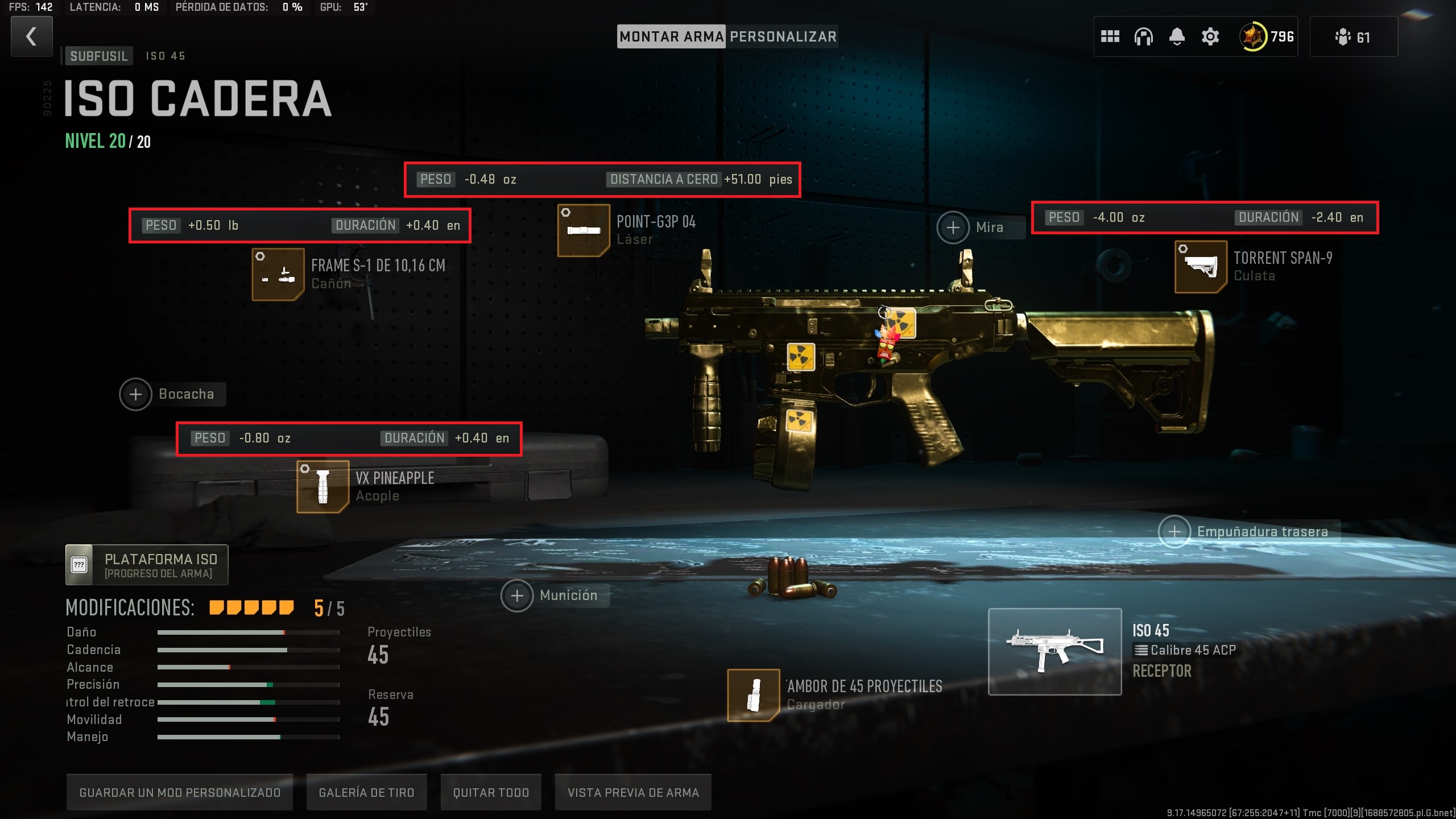1456x819 pixels.
Task: Switch to the Montar Arma tab
Action: [x=671, y=36]
